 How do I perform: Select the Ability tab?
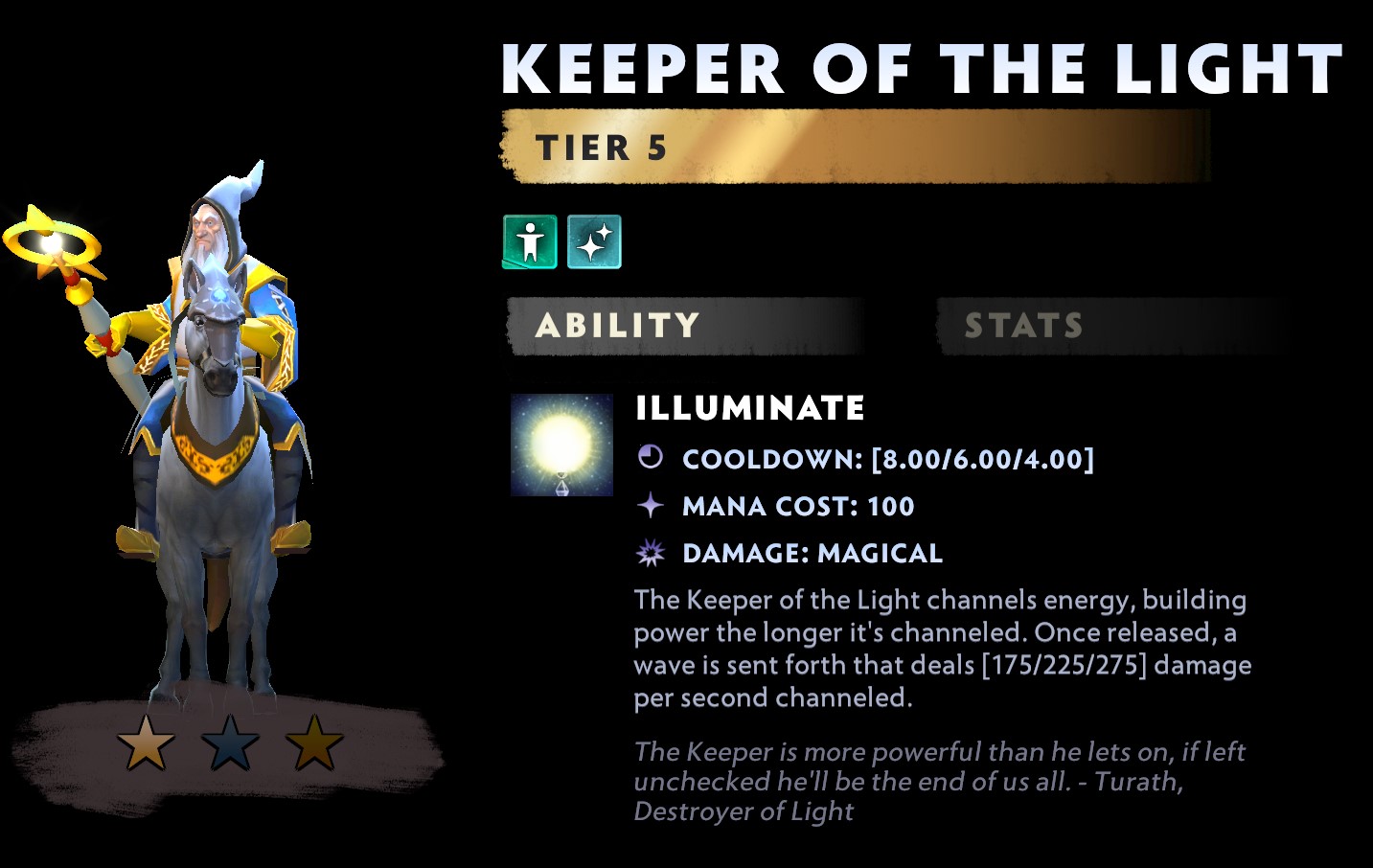618,326
